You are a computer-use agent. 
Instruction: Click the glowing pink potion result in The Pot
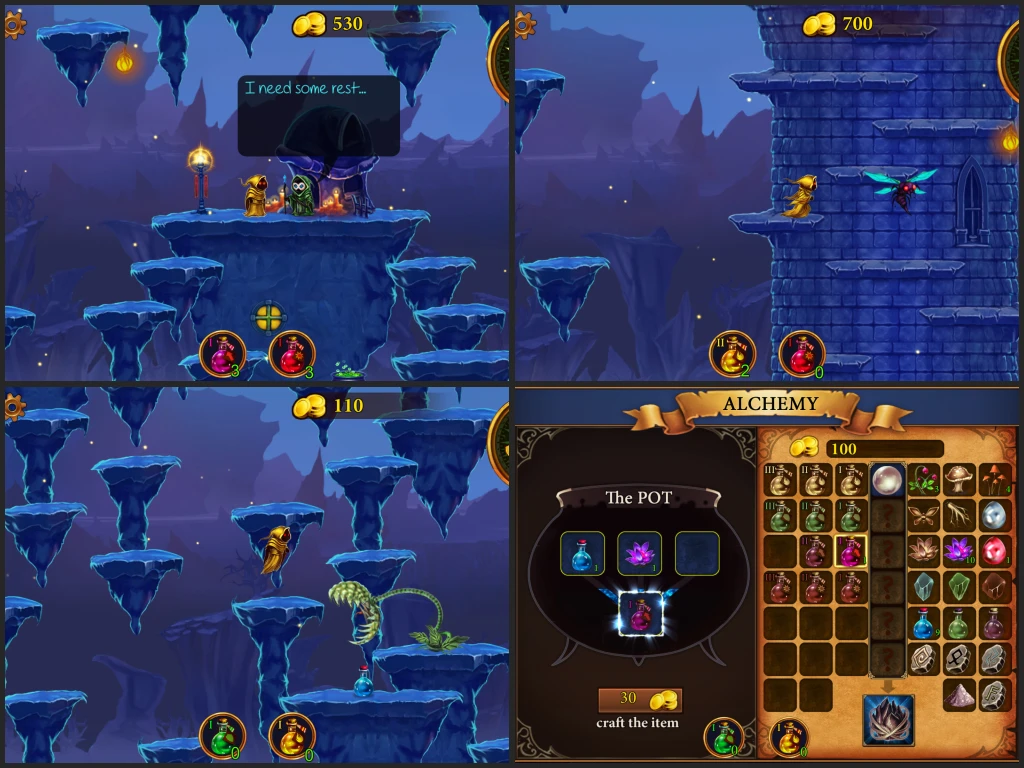click(x=639, y=612)
